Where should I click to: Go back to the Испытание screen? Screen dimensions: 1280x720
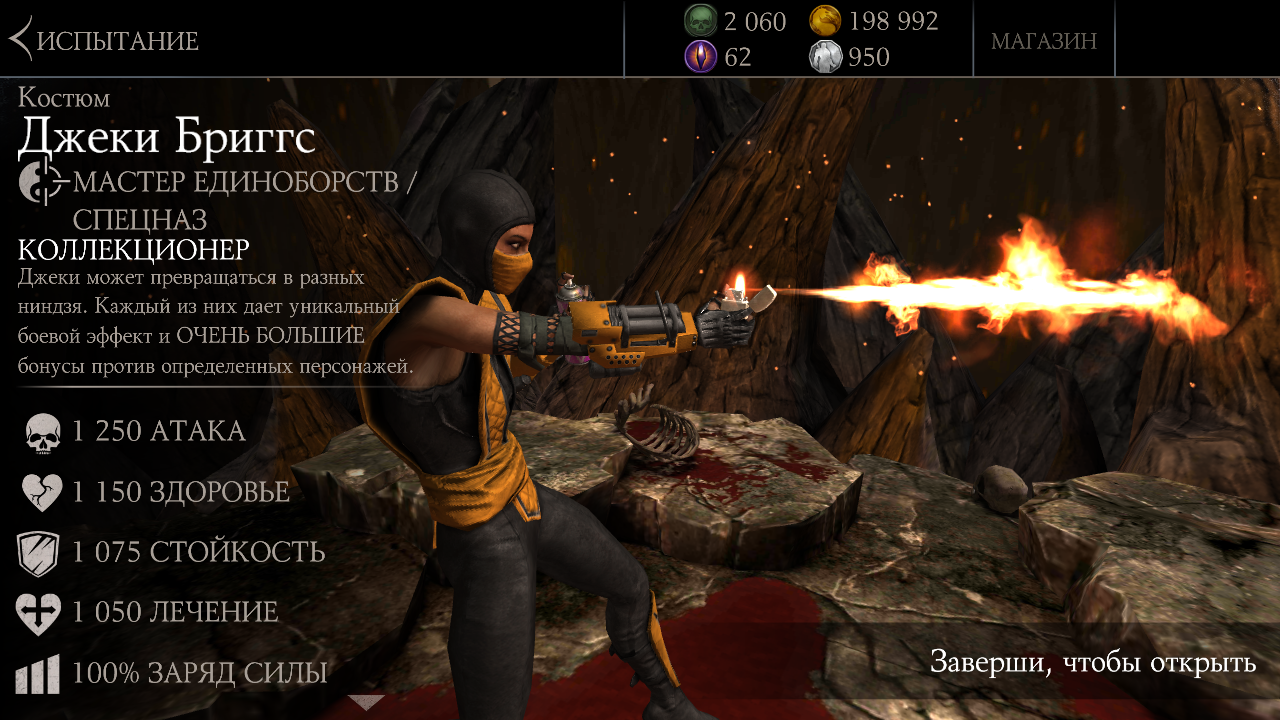pyautogui.click(x=103, y=41)
